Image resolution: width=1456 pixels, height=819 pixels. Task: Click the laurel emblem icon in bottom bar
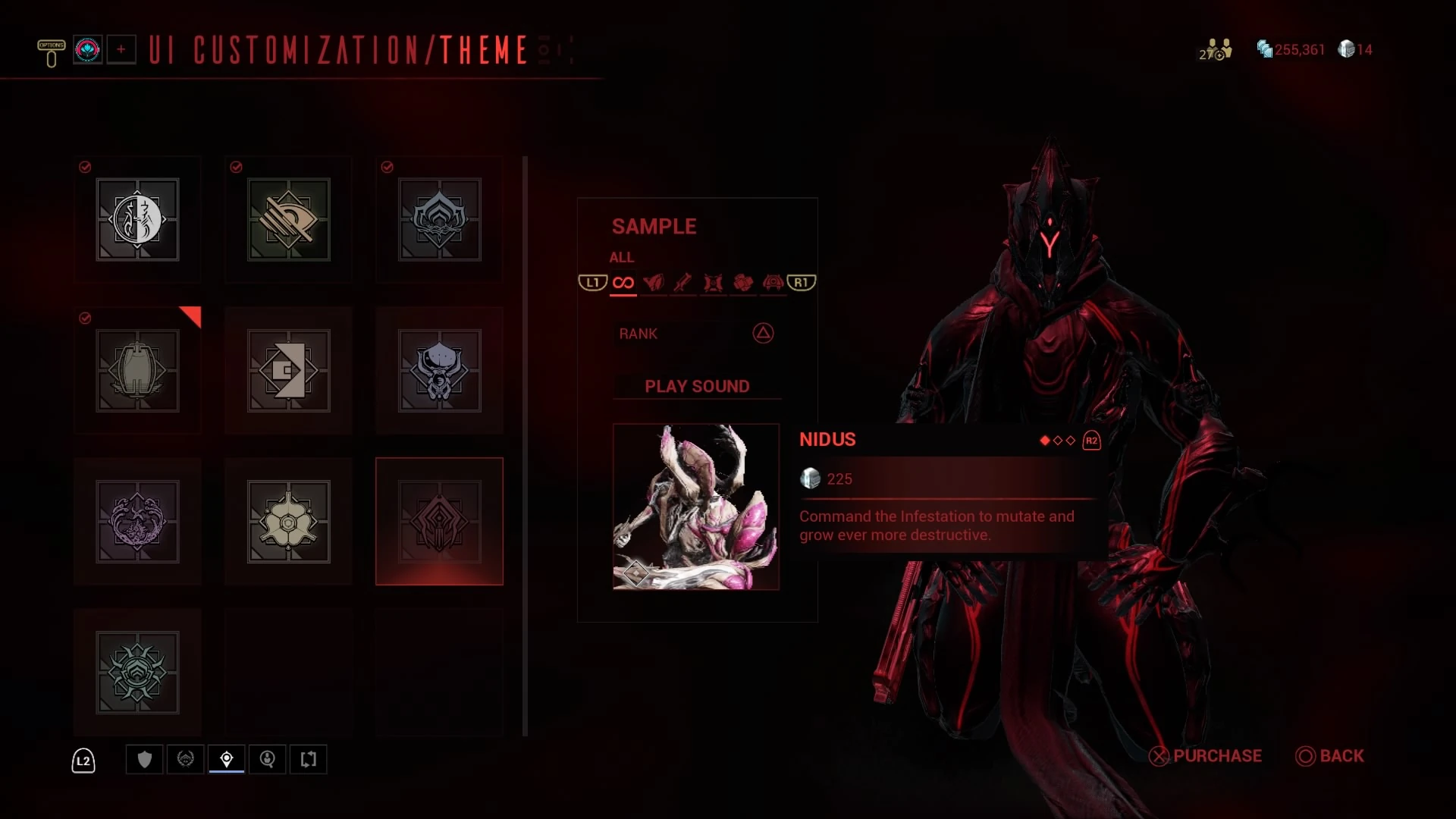click(x=186, y=760)
